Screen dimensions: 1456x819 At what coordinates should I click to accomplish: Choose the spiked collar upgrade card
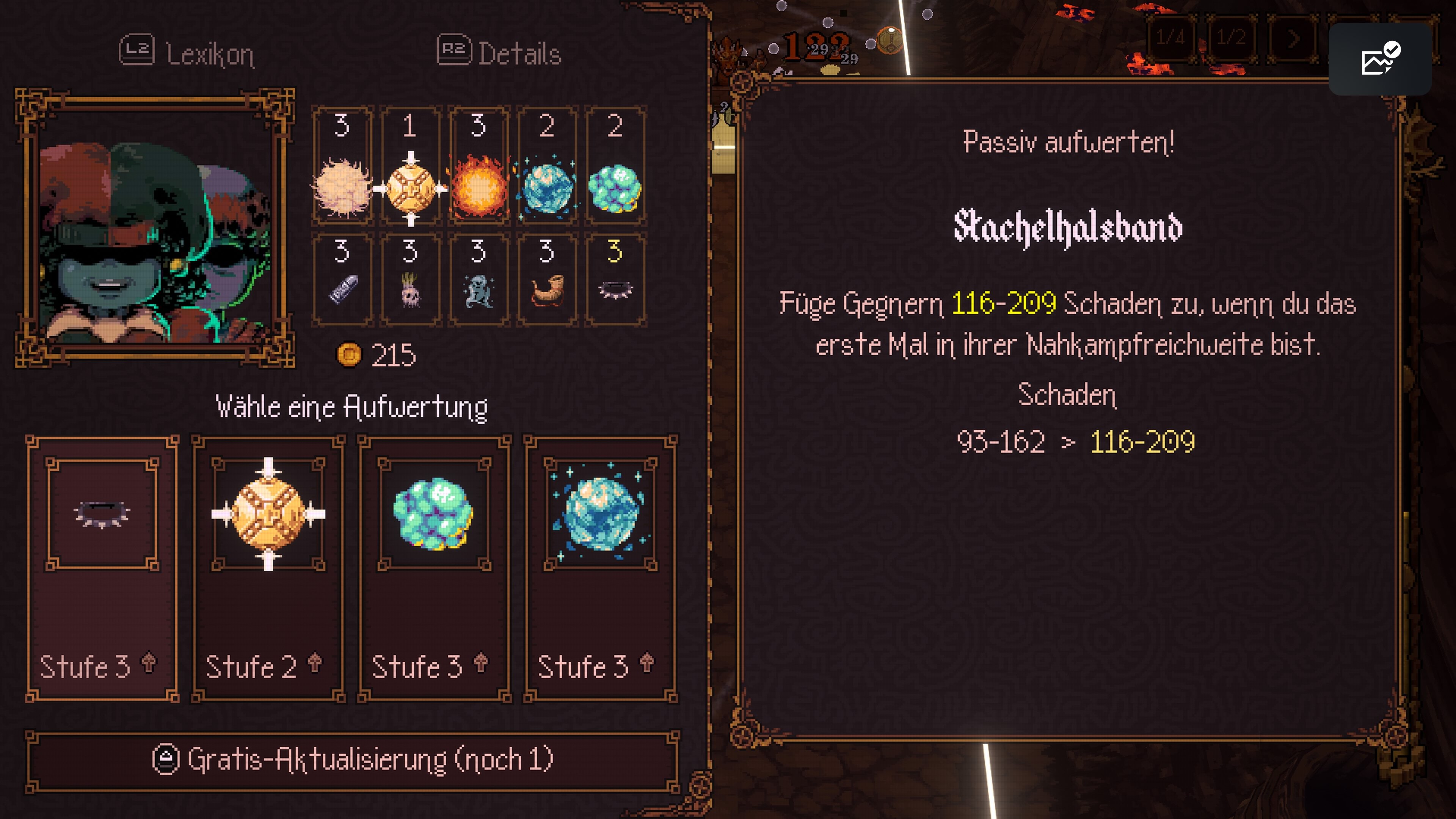click(102, 568)
